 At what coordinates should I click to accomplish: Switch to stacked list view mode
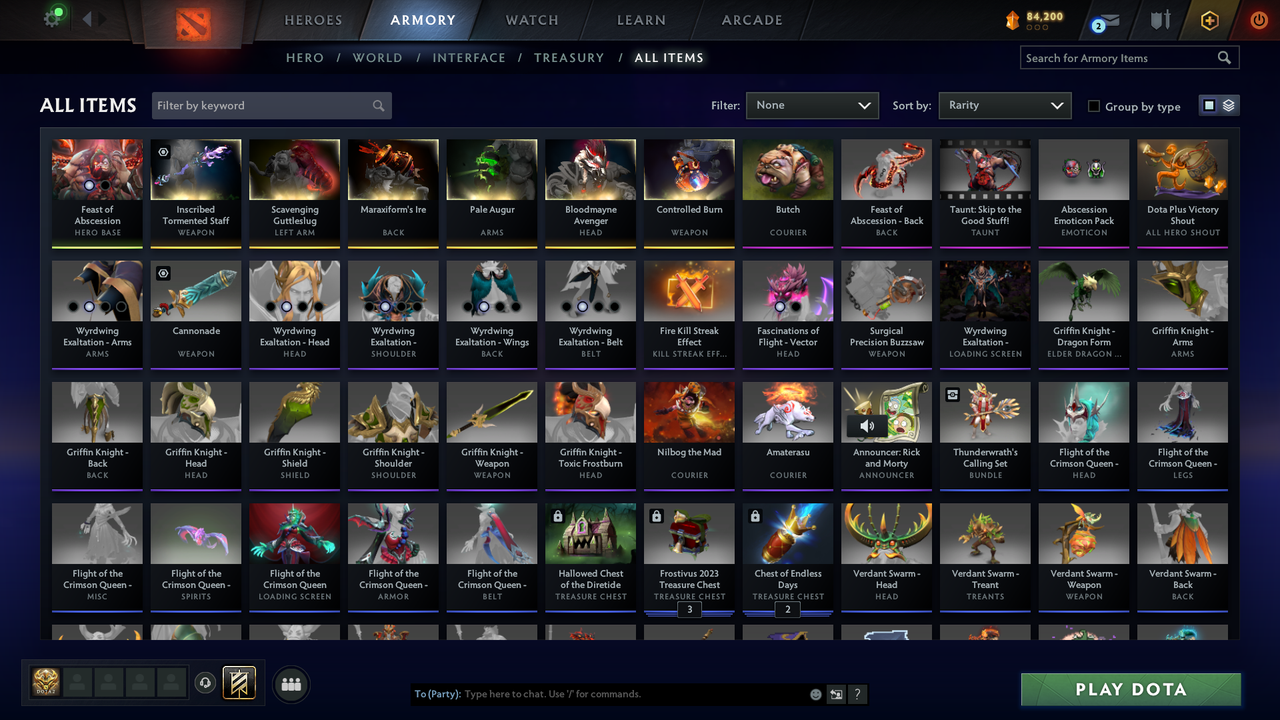click(x=1227, y=104)
